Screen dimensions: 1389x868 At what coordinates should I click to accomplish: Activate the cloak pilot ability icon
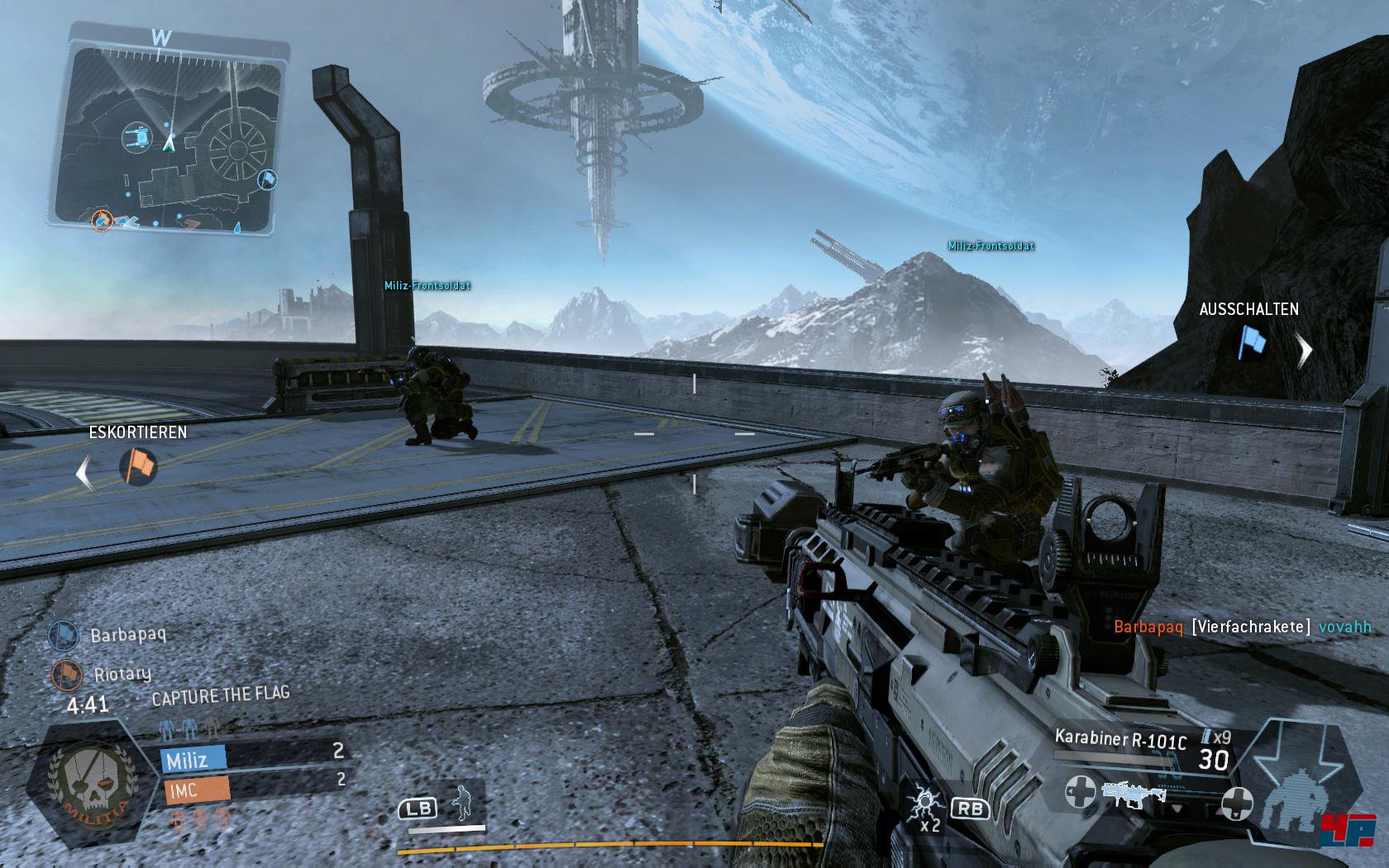pyautogui.click(x=462, y=804)
